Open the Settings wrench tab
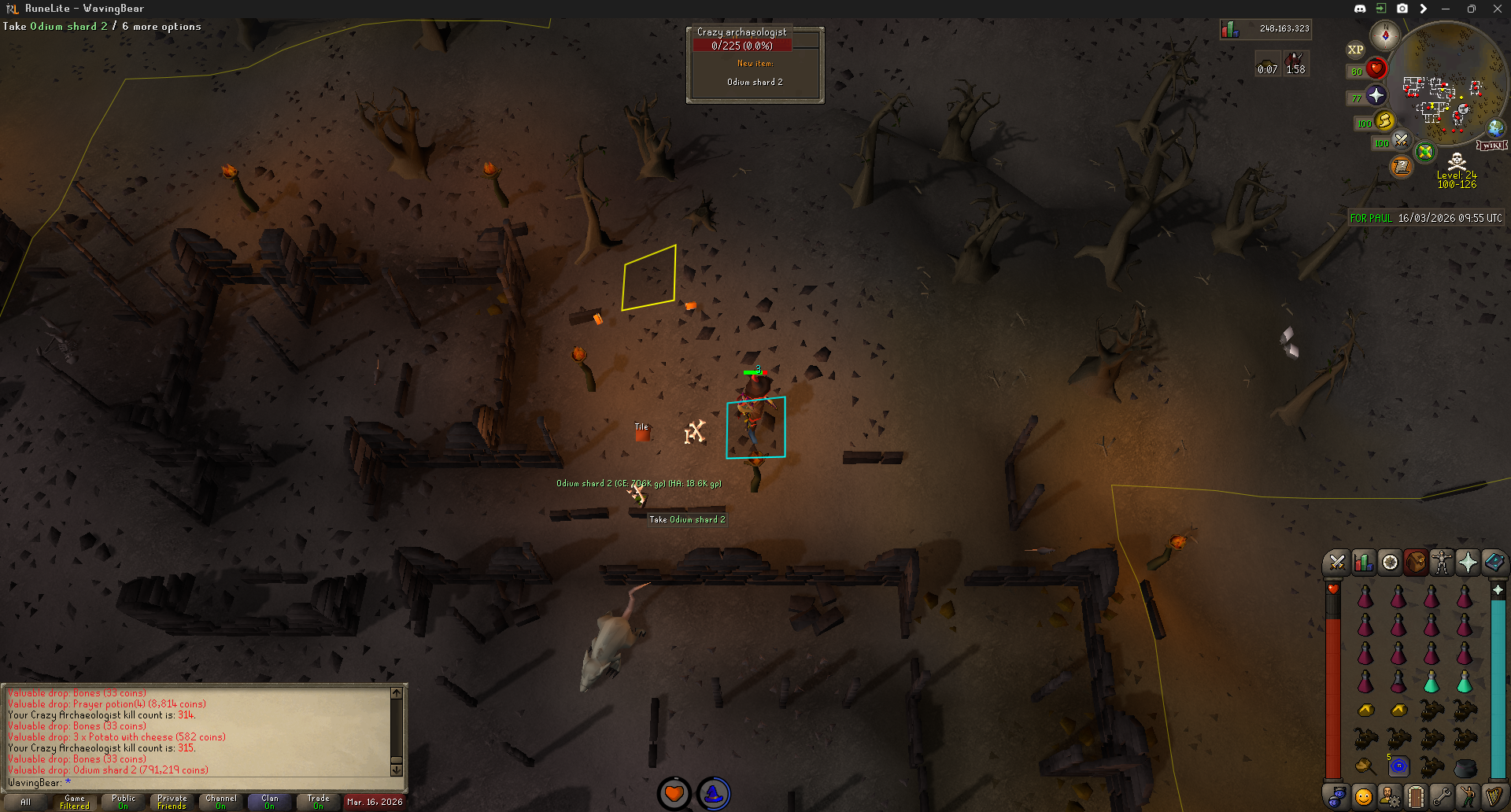The width and height of the screenshot is (1511, 812). click(x=1442, y=796)
